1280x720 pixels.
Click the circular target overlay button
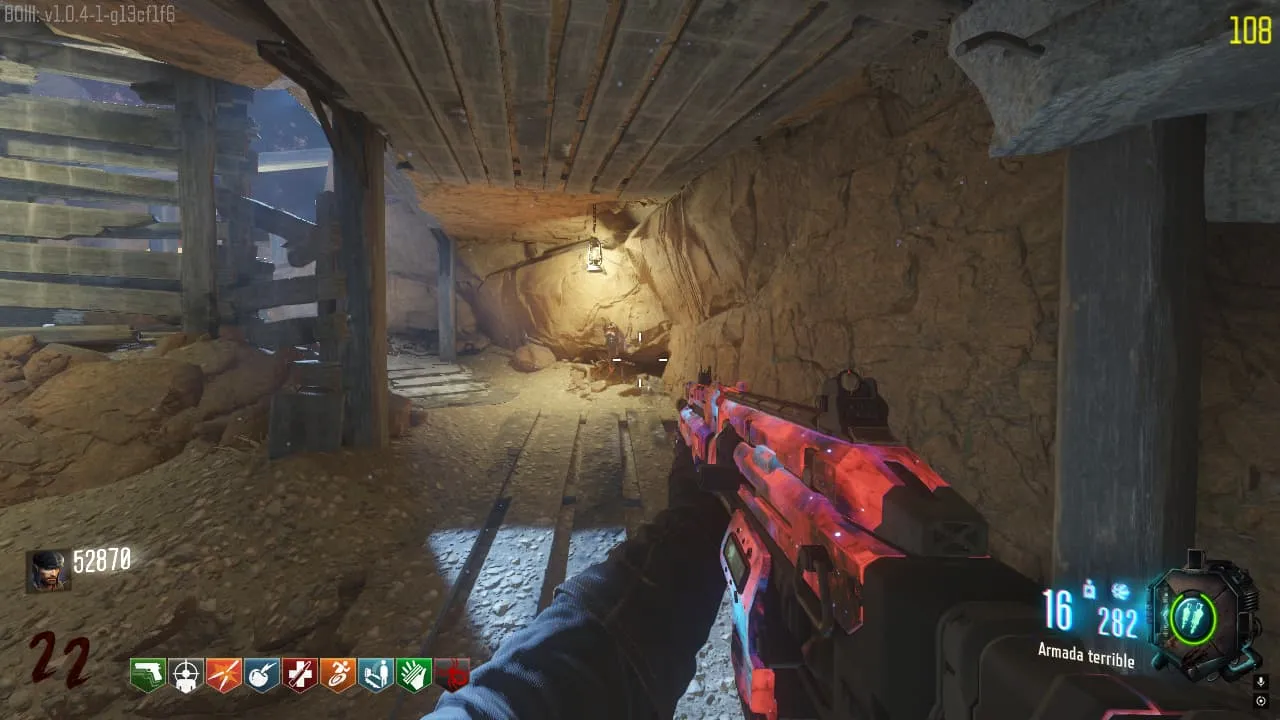(x=1260, y=701)
